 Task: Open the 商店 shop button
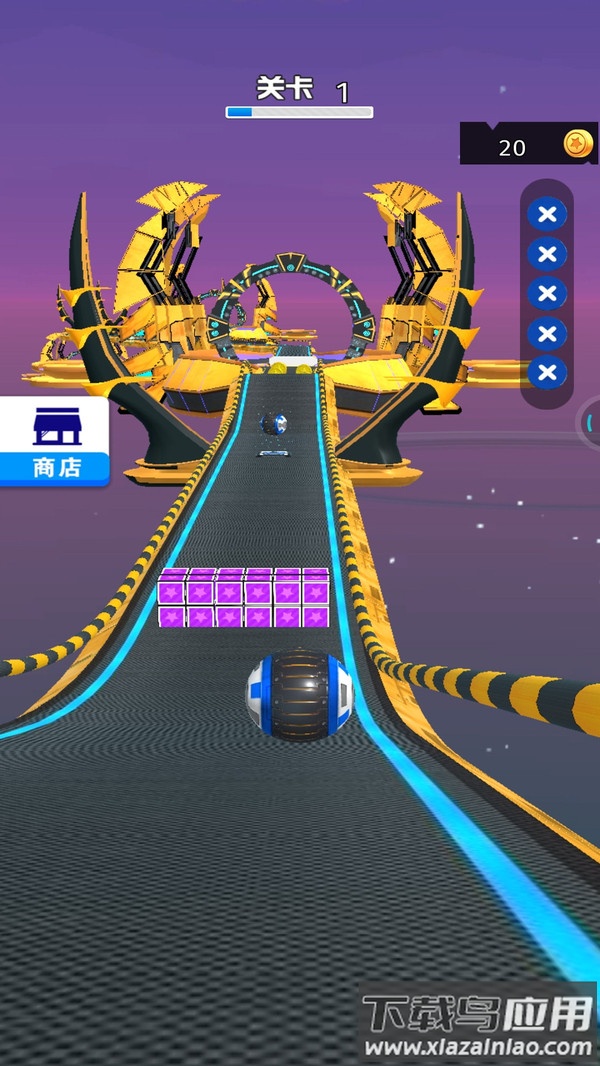coord(54,441)
